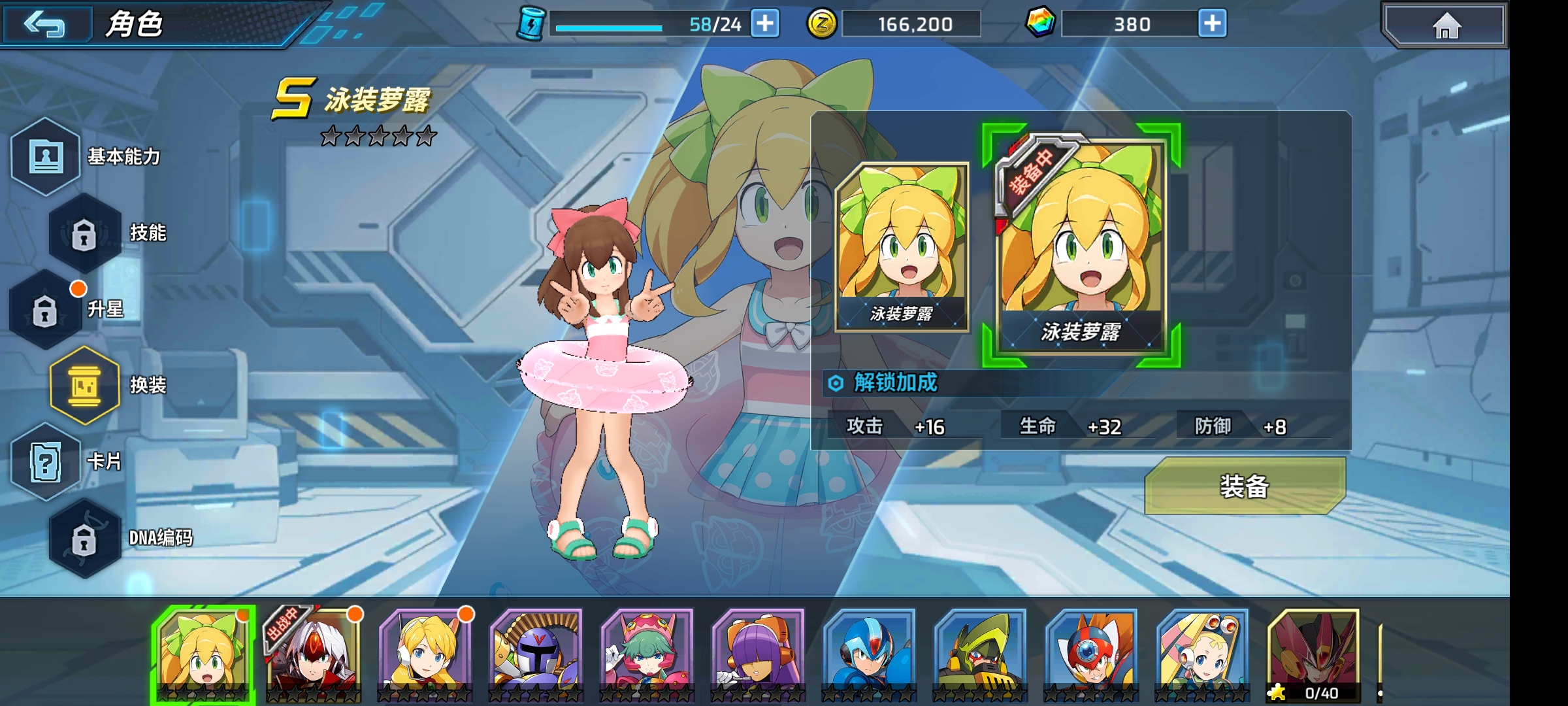Screen dimensions: 1568x706
Task: Return to the home screen
Action: (x=1445, y=26)
